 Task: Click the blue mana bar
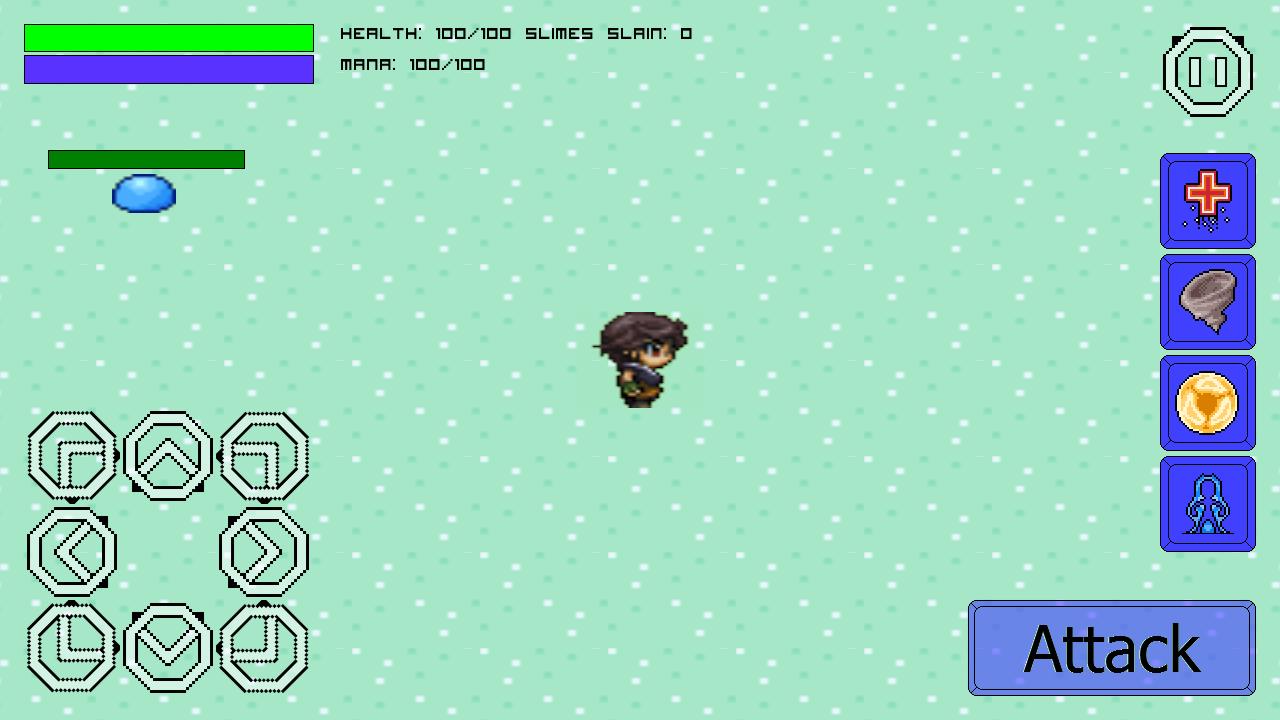[x=168, y=69]
